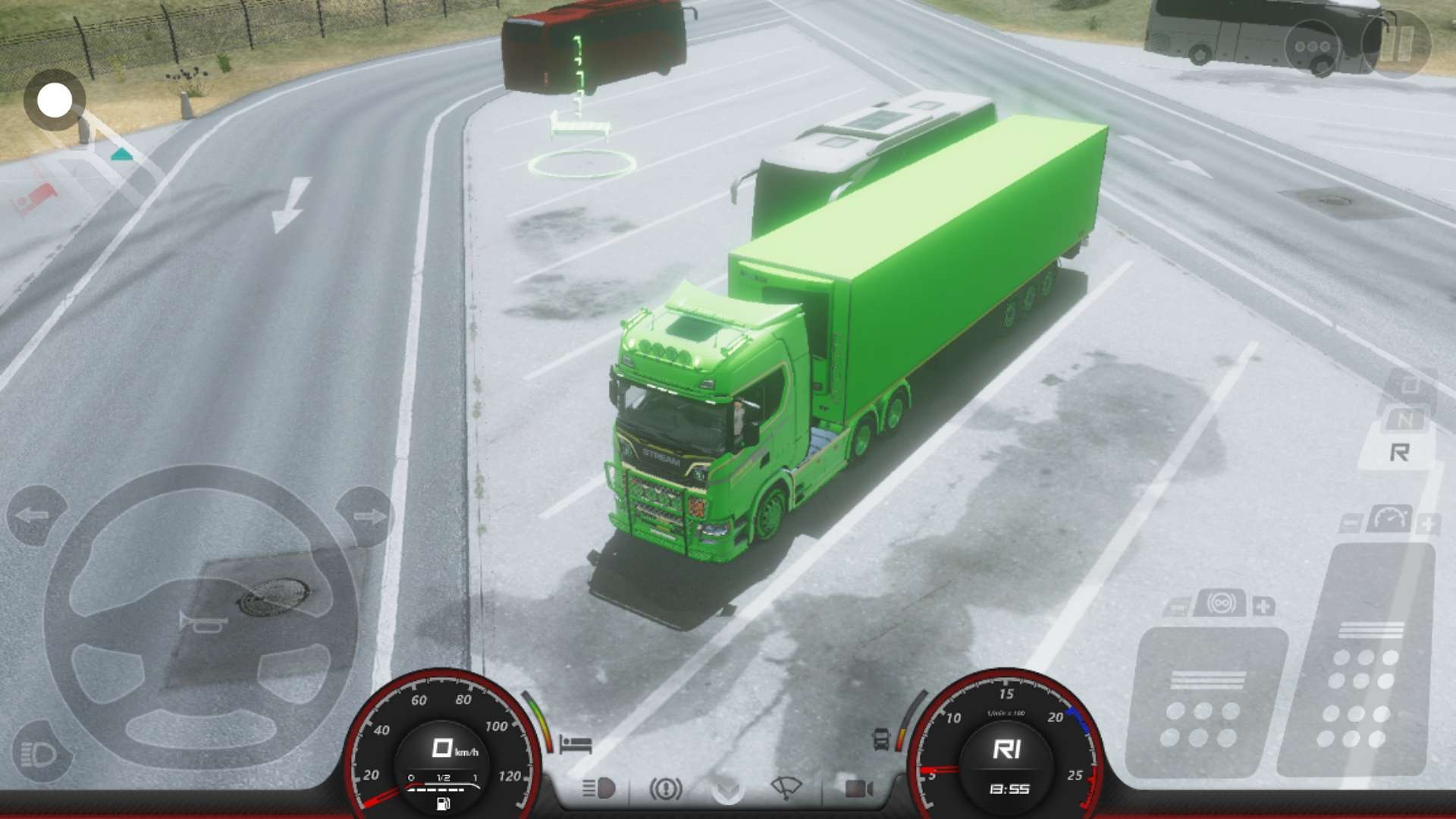Image resolution: width=1456 pixels, height=819 pixels.
Task: Change the camera view
Action: coord(858,789)
